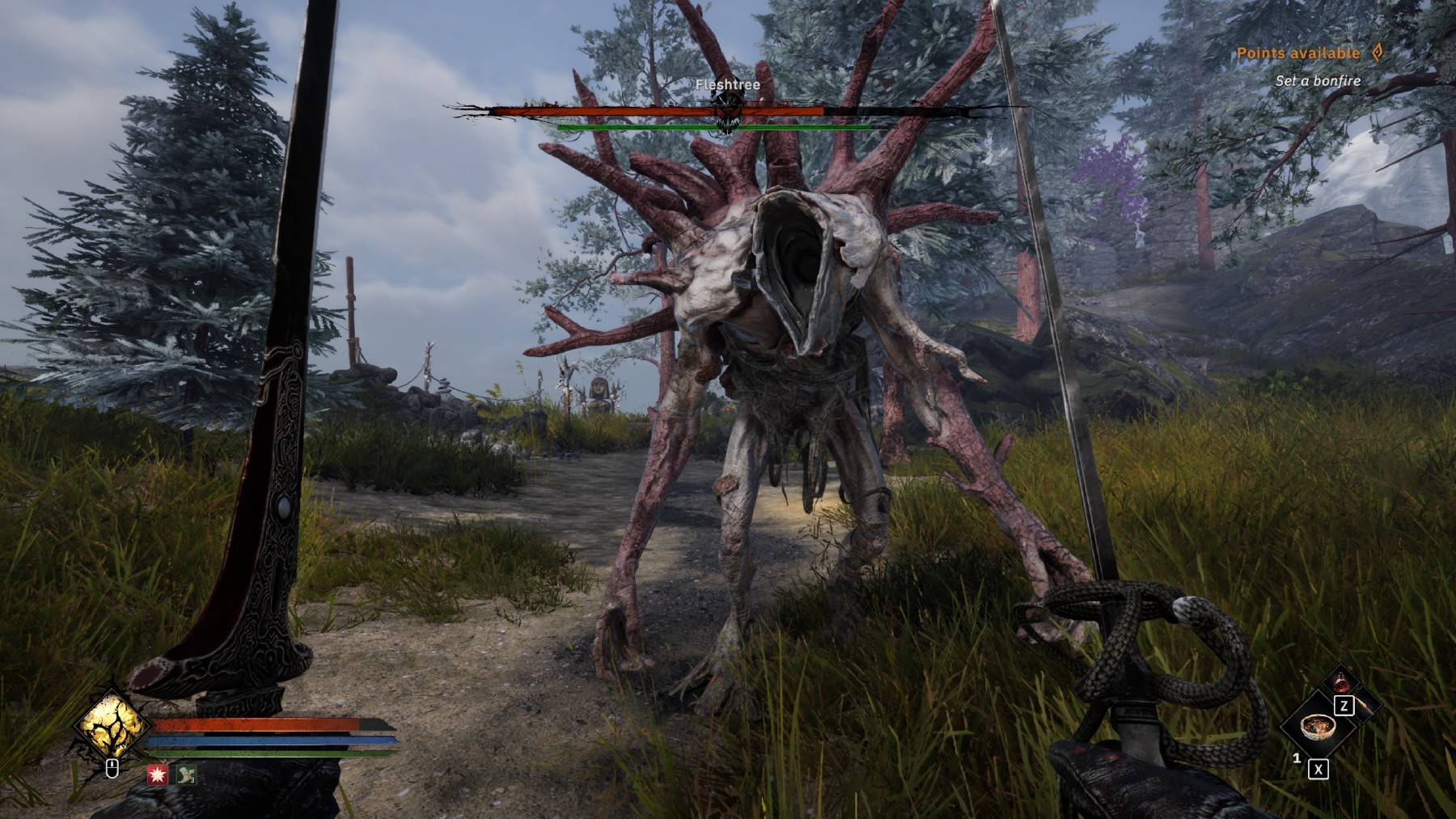Click the Set a bonfire objective
1456x819 pixels.
coord(1318,81)
